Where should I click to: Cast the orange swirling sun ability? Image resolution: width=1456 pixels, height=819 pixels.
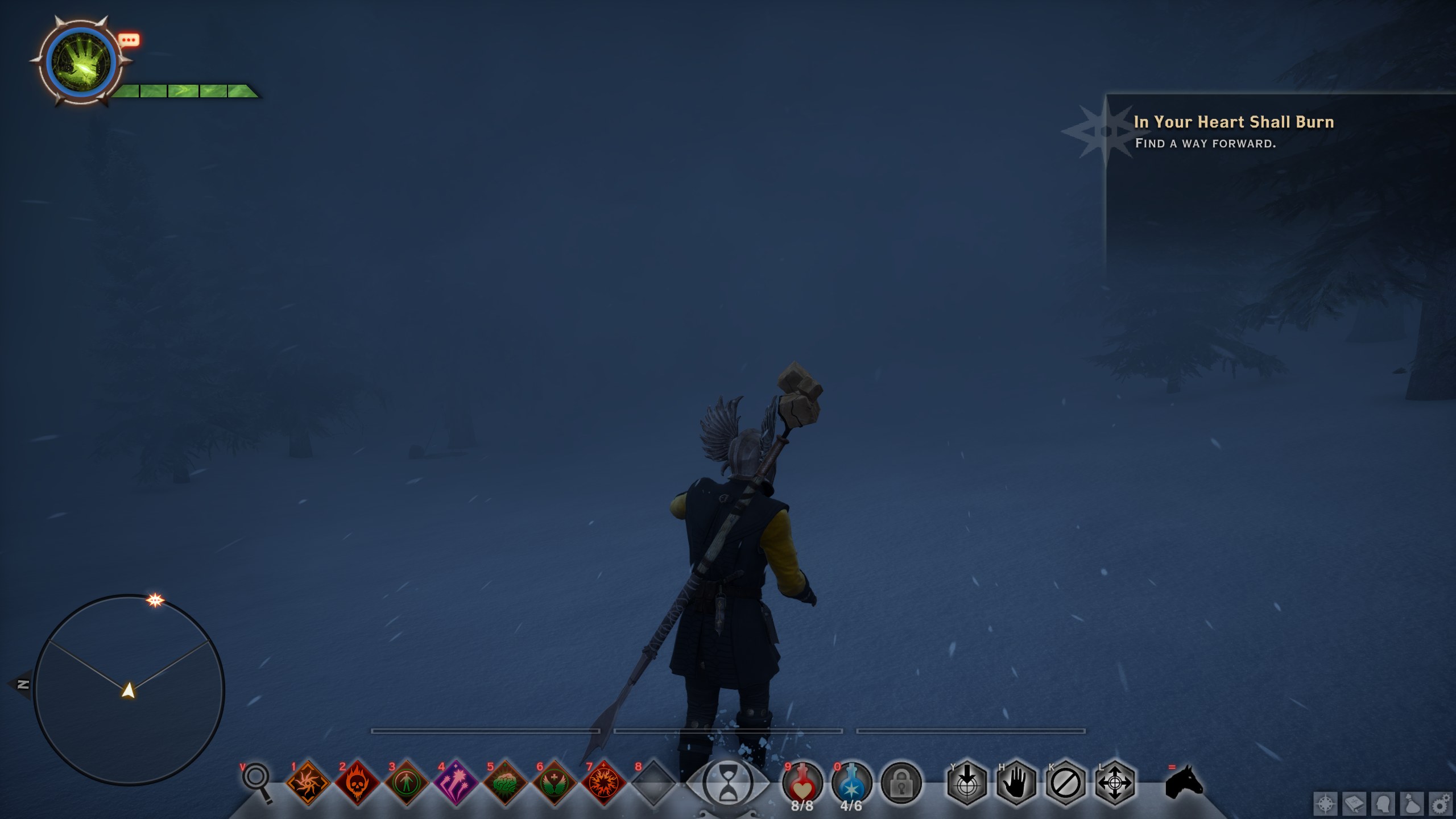click(308, 783)
